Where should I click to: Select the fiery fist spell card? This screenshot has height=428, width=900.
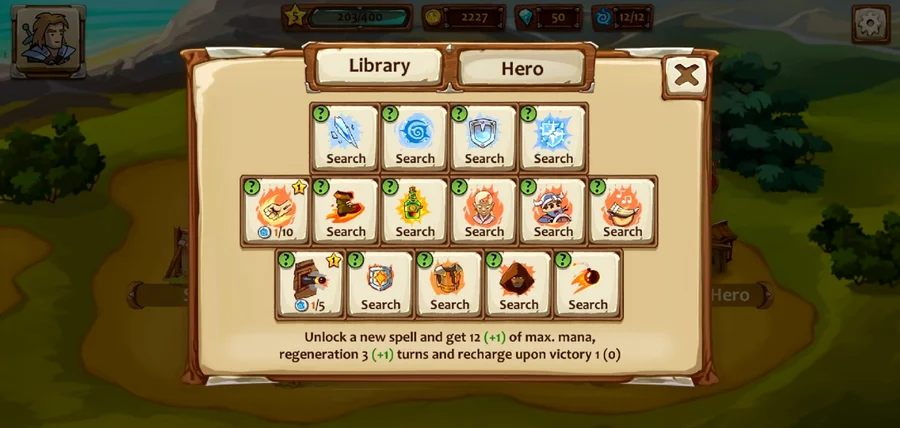click(x=277, y=211)
